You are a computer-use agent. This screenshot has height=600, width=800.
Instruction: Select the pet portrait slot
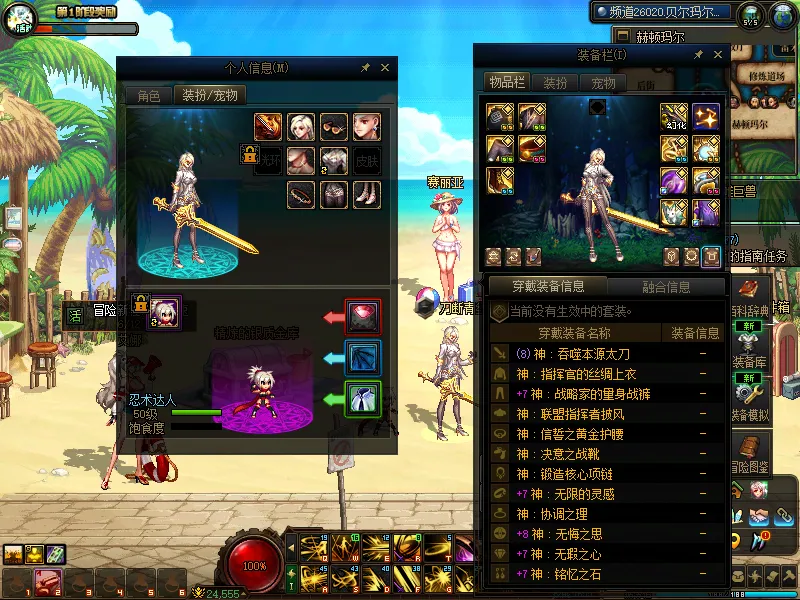(x=165, y=311)
